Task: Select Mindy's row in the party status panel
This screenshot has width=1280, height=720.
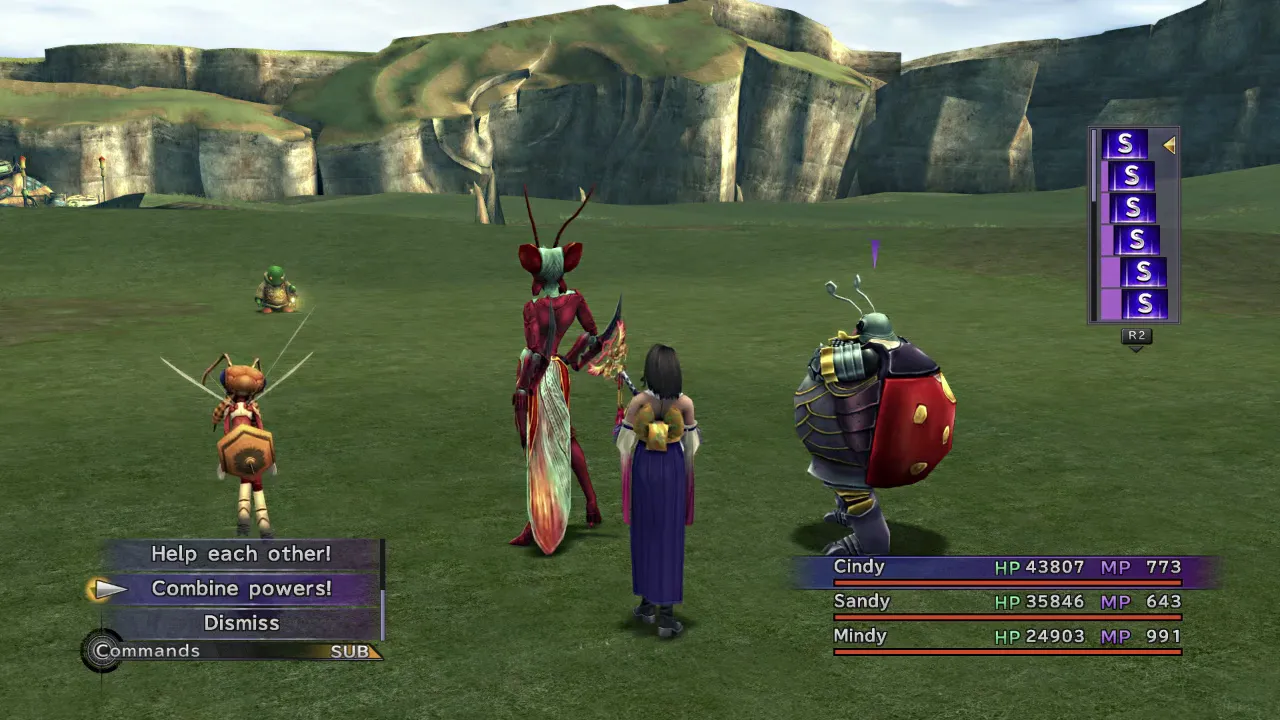Action: [1006, 636]
